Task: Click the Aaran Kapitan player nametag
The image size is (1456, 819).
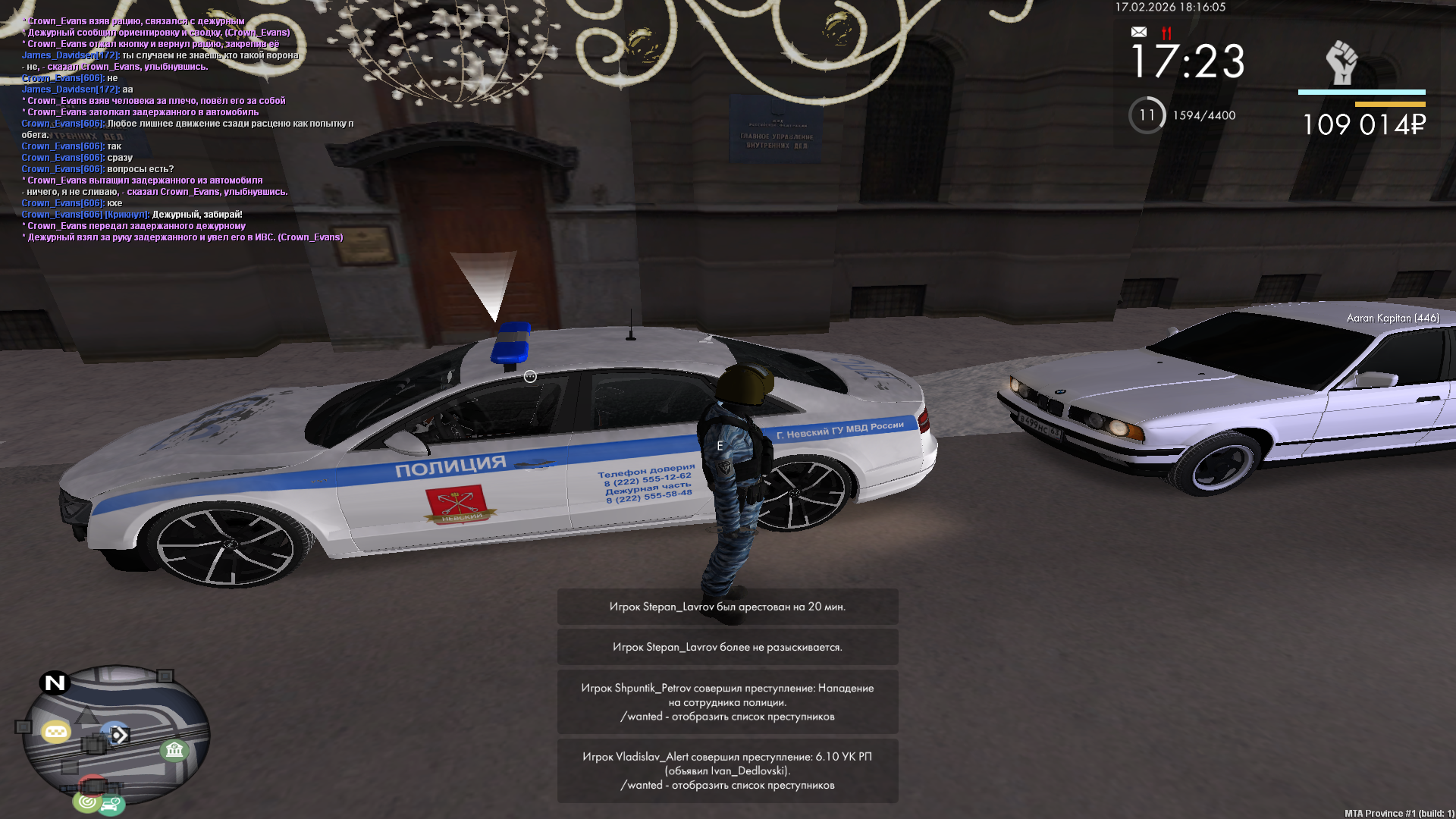Action: pyautogui.click(x=1392, y=318)
